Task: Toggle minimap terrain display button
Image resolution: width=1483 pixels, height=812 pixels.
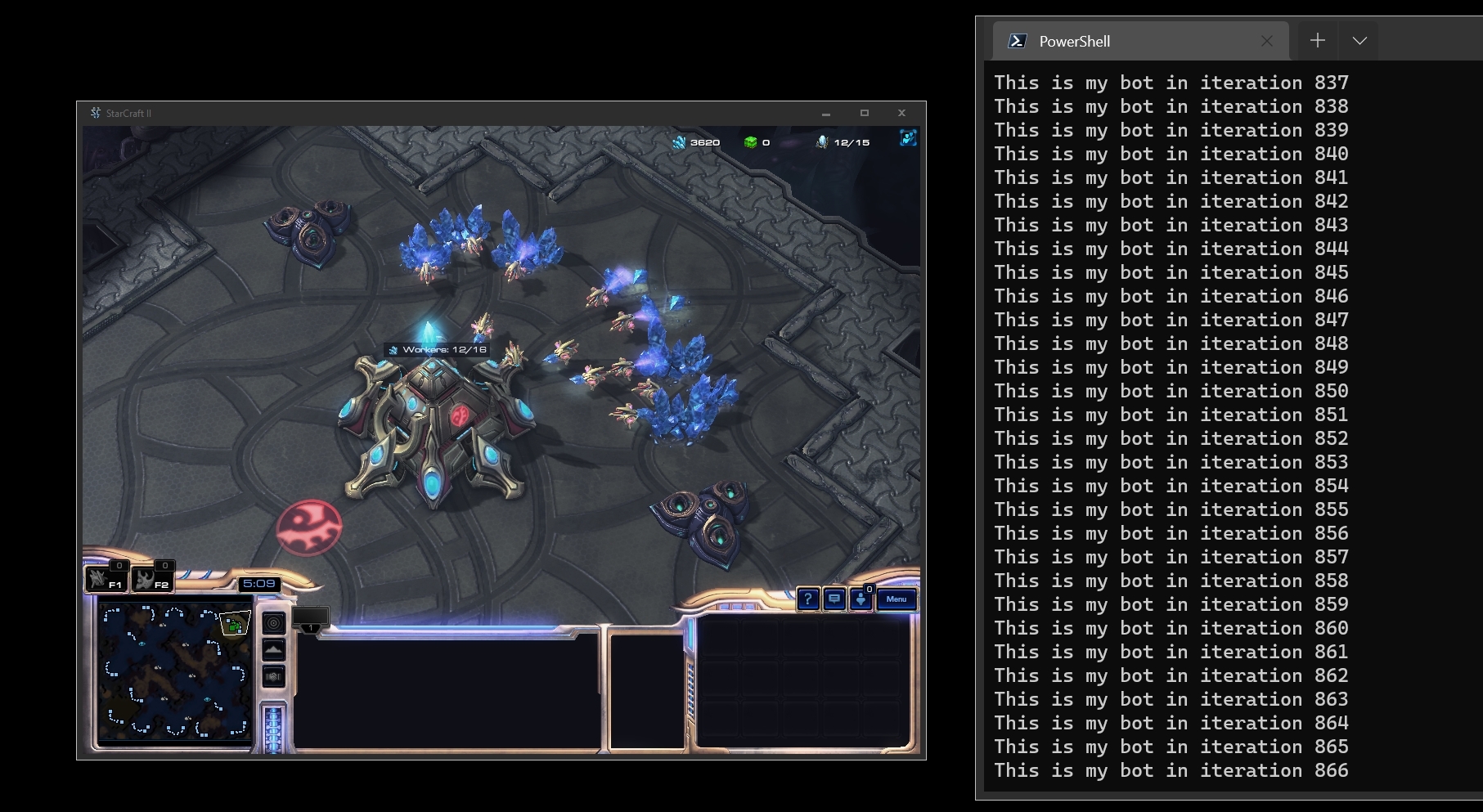Action: (x=274, y=650)
